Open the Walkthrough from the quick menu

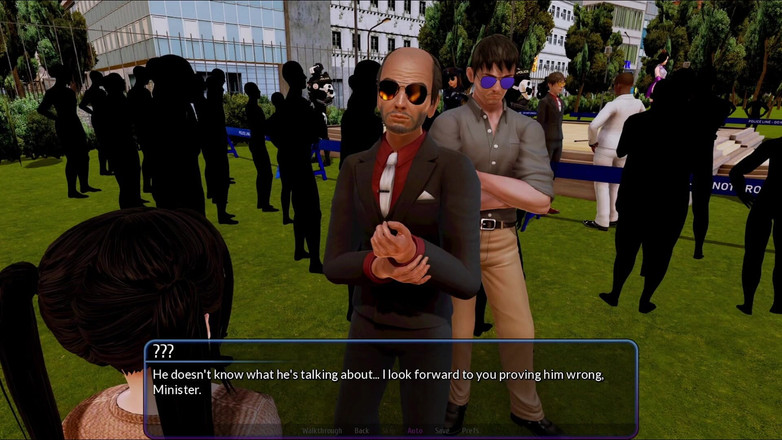pos(322,431)
